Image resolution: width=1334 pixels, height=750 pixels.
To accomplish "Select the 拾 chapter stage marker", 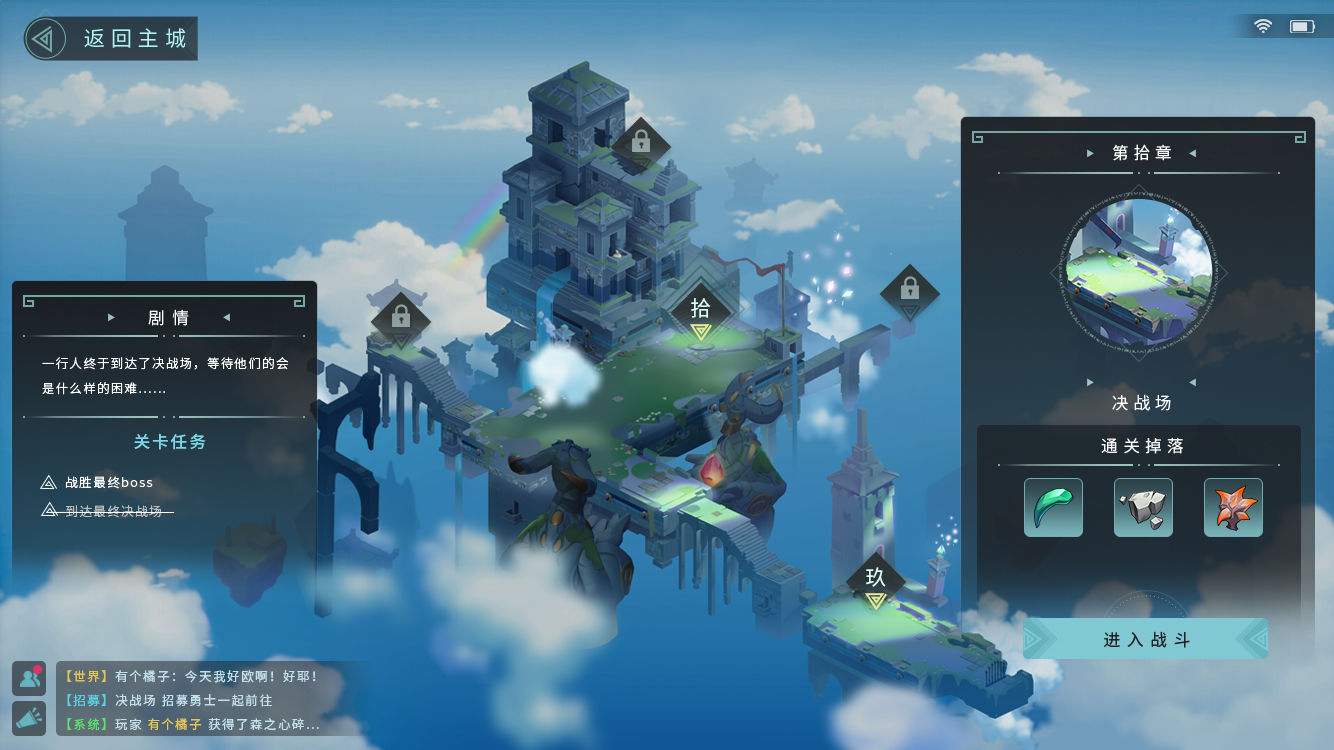I will pos(701,311).
